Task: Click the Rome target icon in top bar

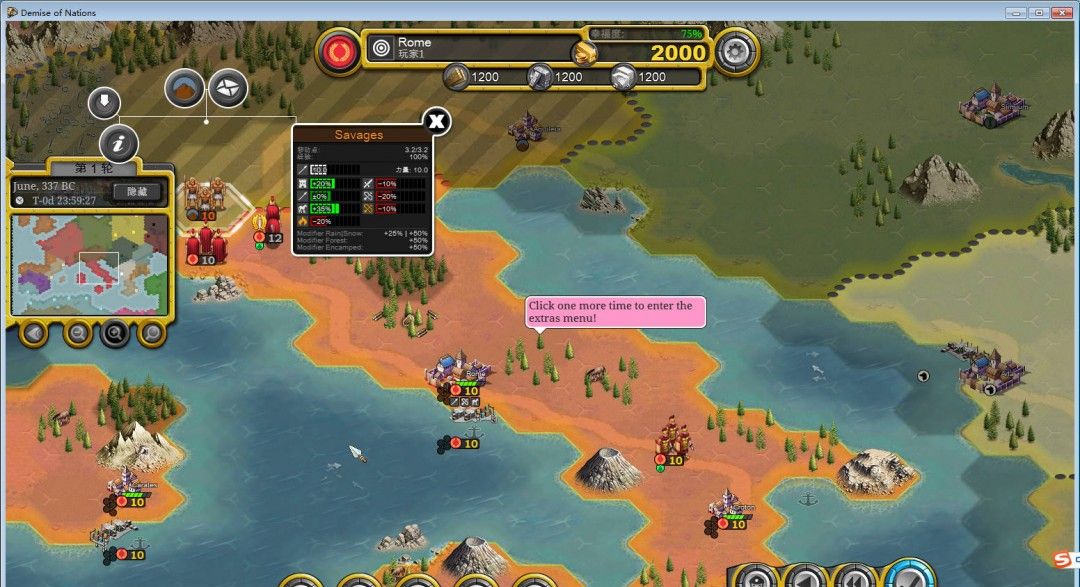Action: point(381,47)
